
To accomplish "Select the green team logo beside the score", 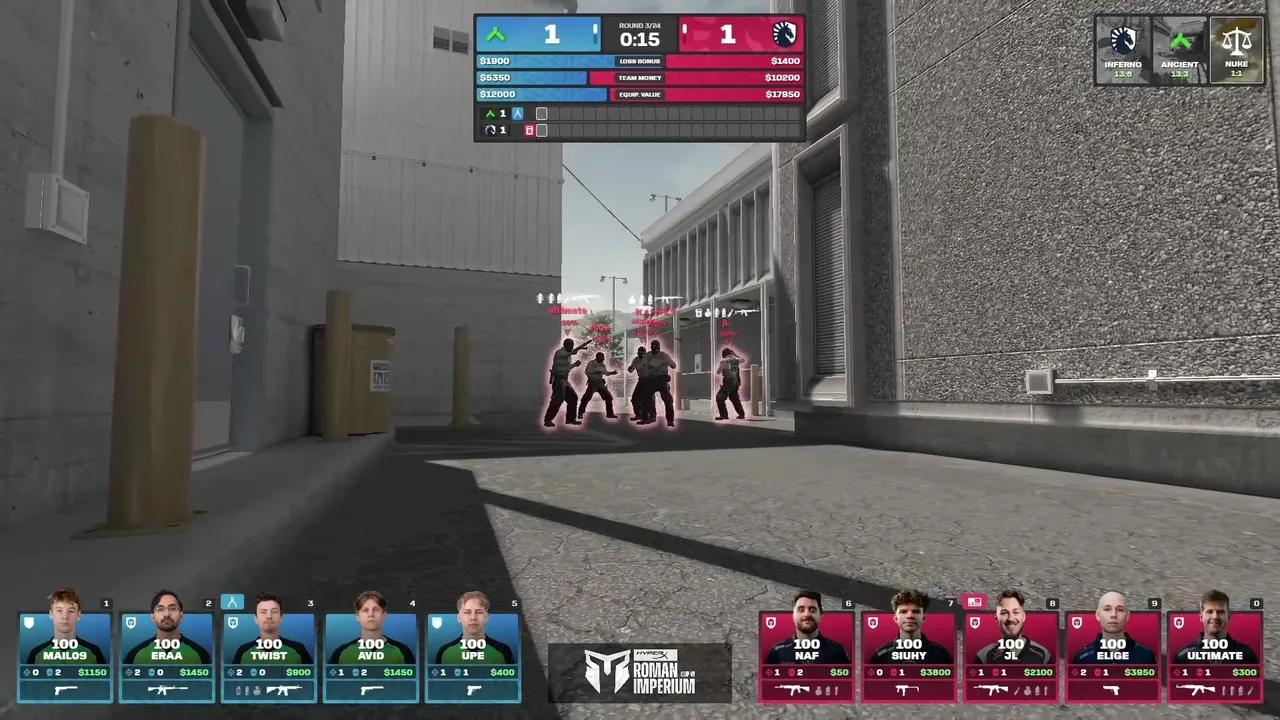I will pyautogui.click(x=495, y=34).
